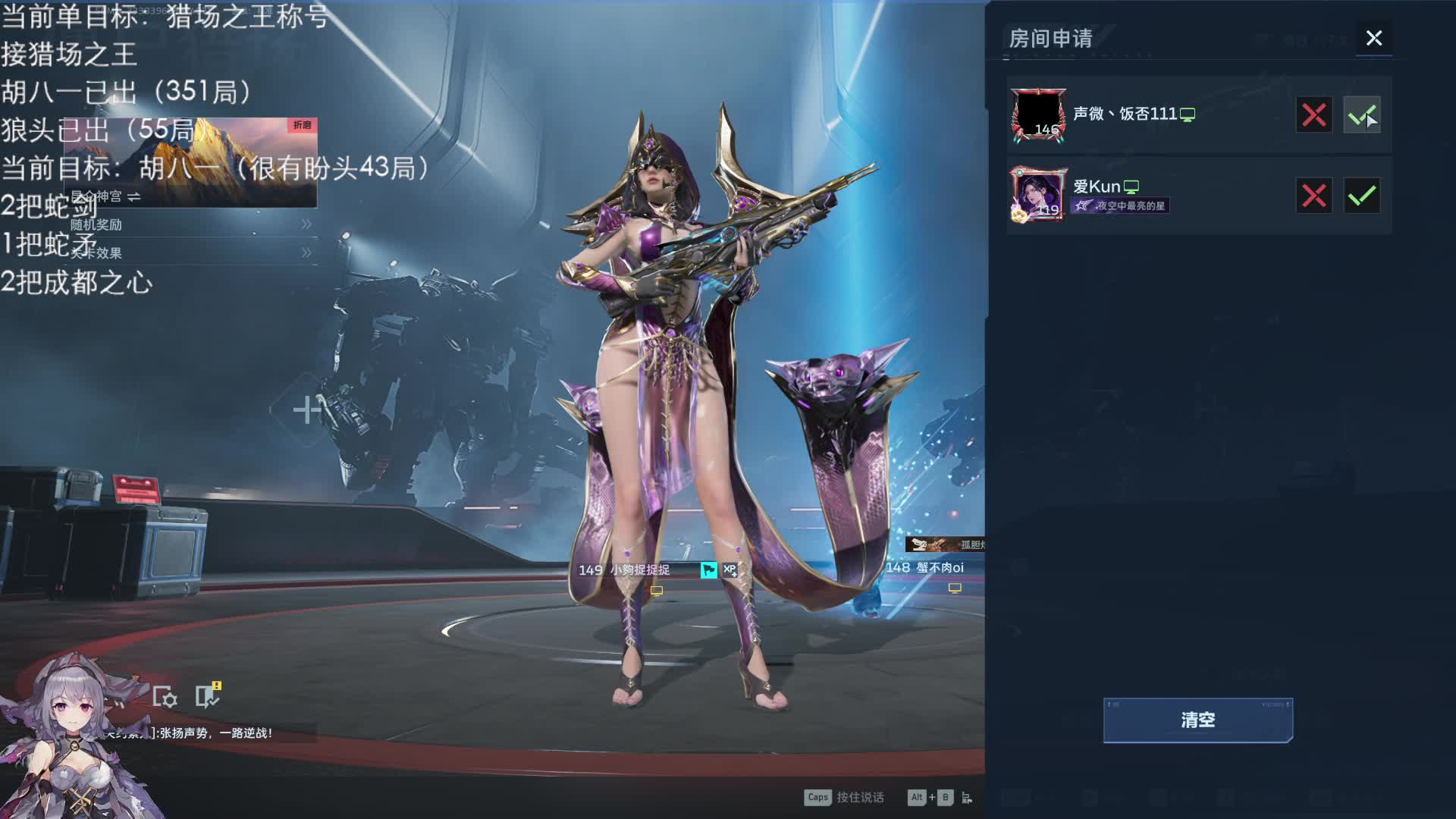
Task: Clear all requests with 清空
Action: click(1197, 720)
